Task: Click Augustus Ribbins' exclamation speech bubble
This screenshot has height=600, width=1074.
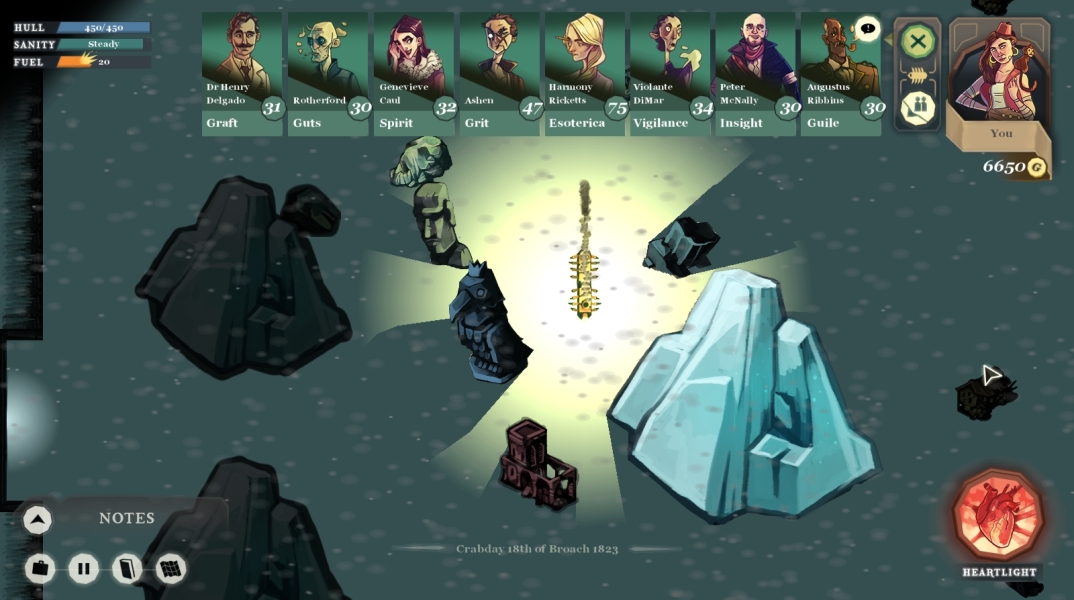Action: (867, 29)
